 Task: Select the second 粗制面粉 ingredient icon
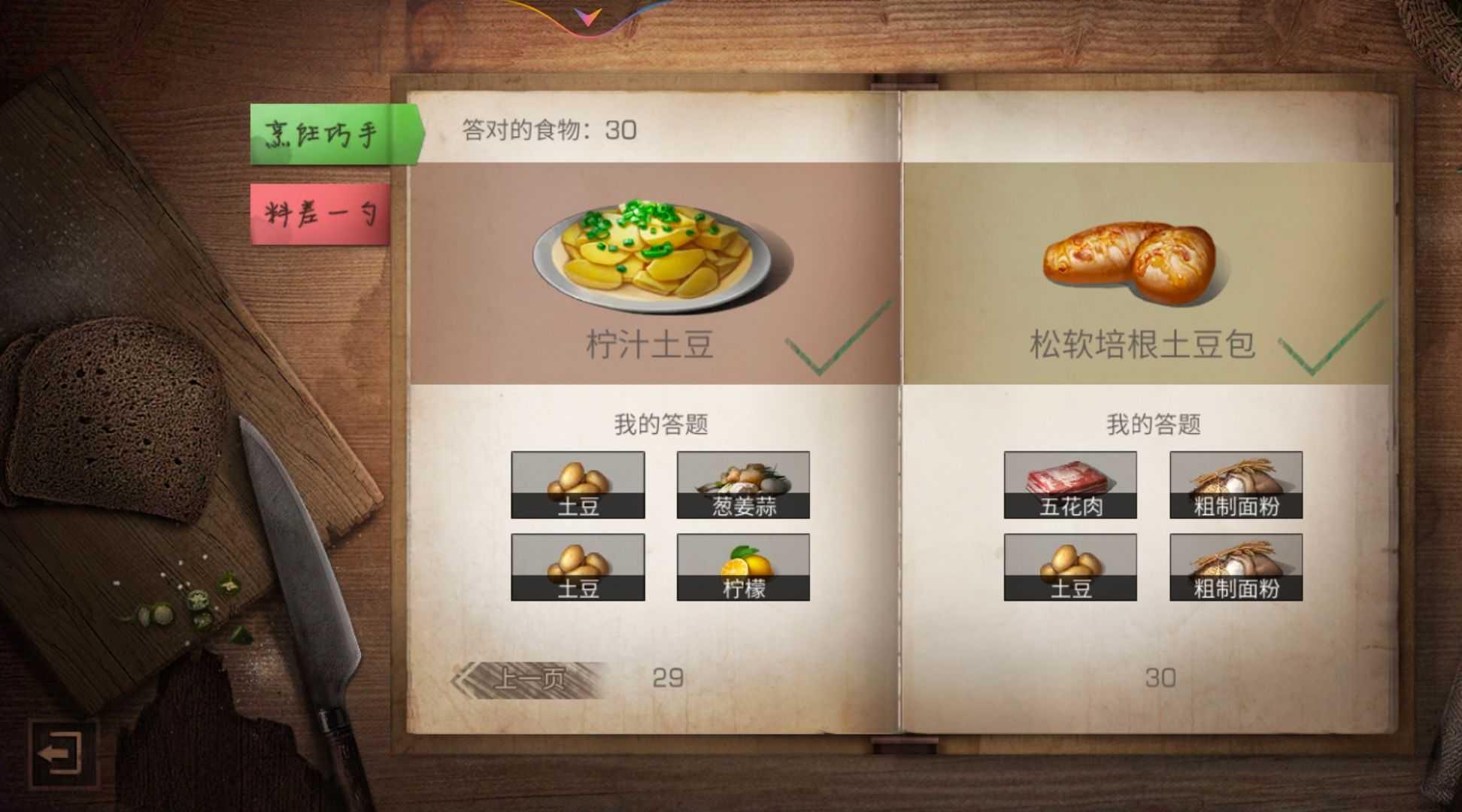1236,568
